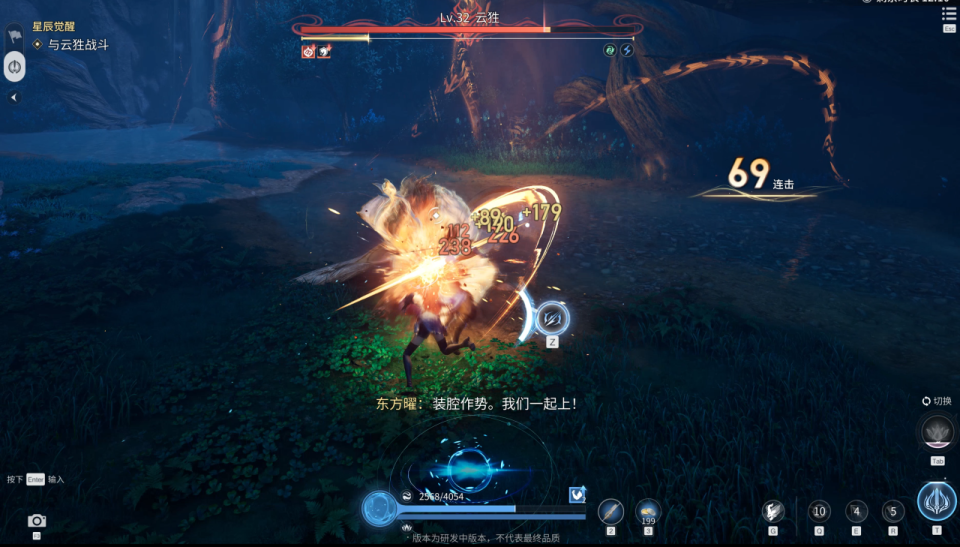Image resolution: width=960 pixels, height=547 pixels.
Task: Open the list menu icon
Action: coord(948,14)
